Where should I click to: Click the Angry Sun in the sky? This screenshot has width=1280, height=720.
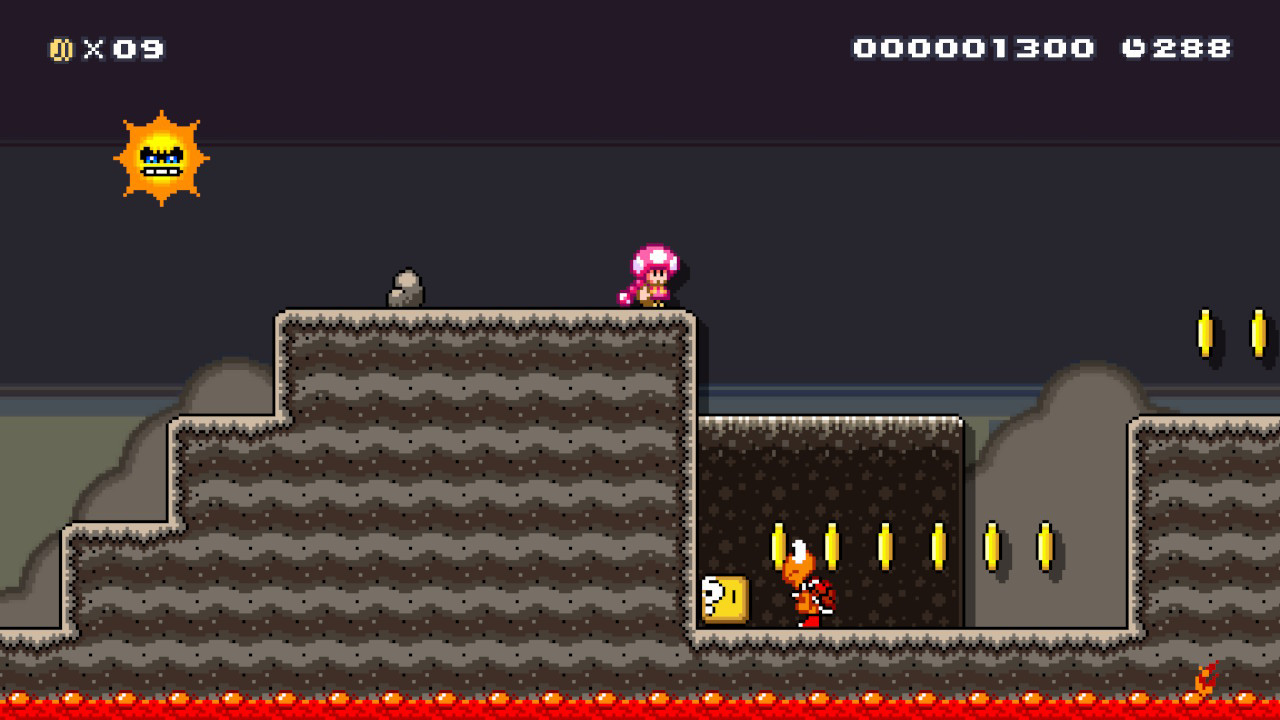click(x=160, y=160)
